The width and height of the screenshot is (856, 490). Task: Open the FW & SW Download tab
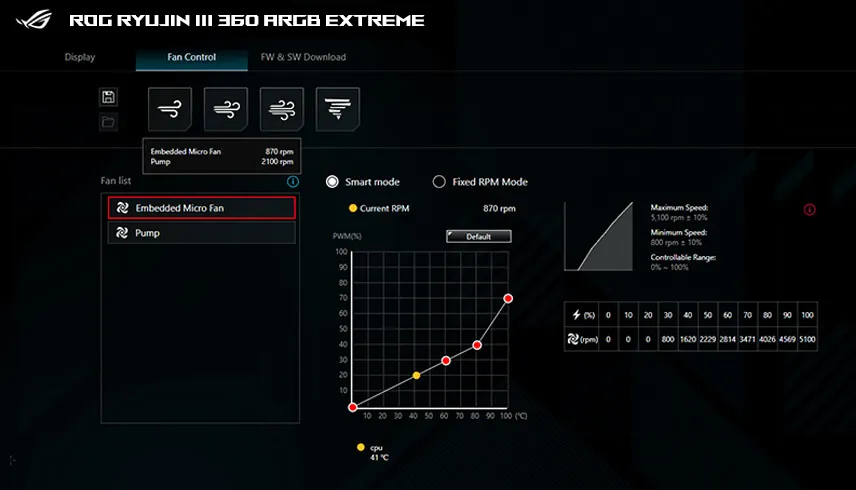coord(303,57)
